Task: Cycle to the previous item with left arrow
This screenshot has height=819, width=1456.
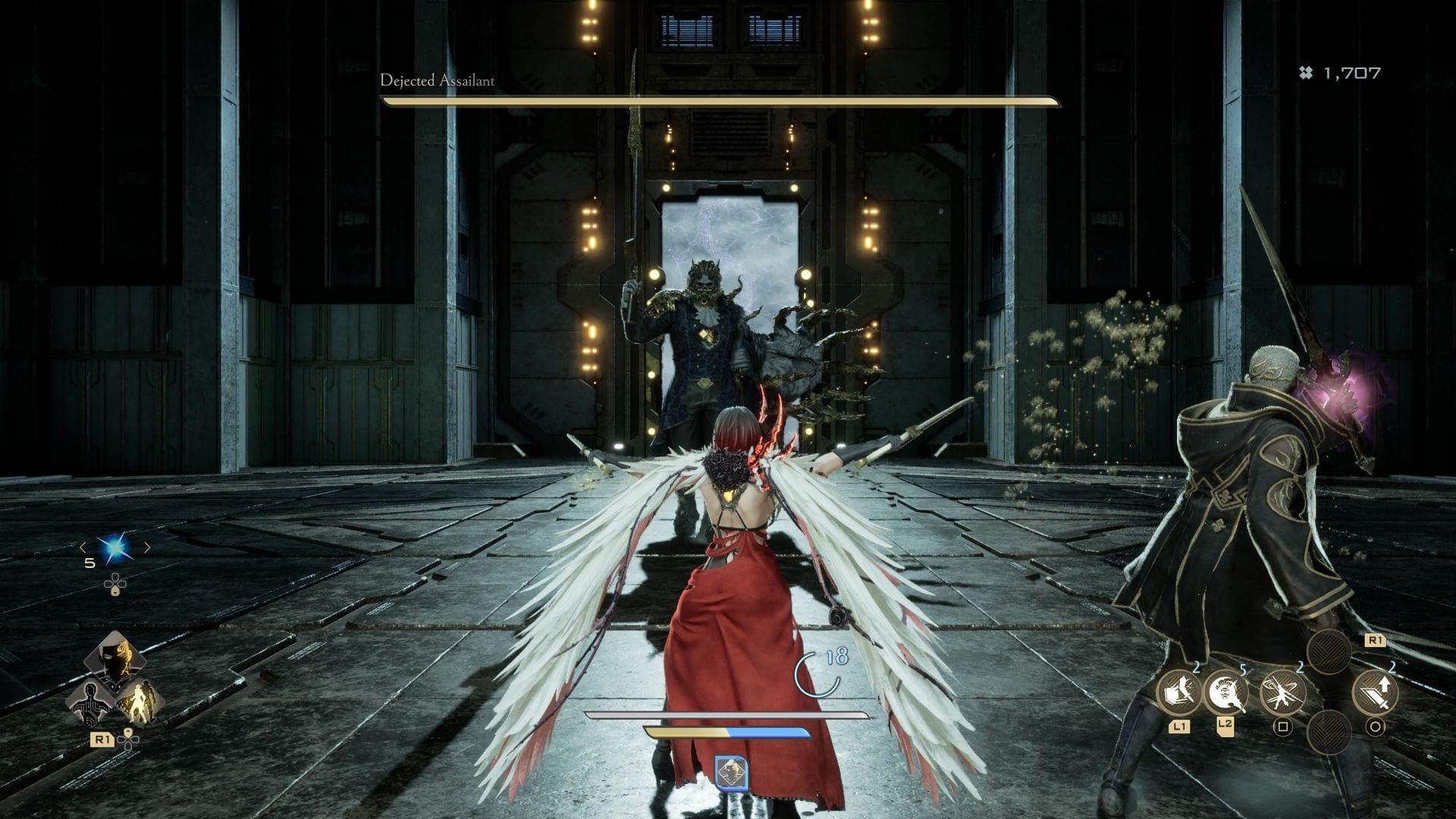Action: click(83, 548)
